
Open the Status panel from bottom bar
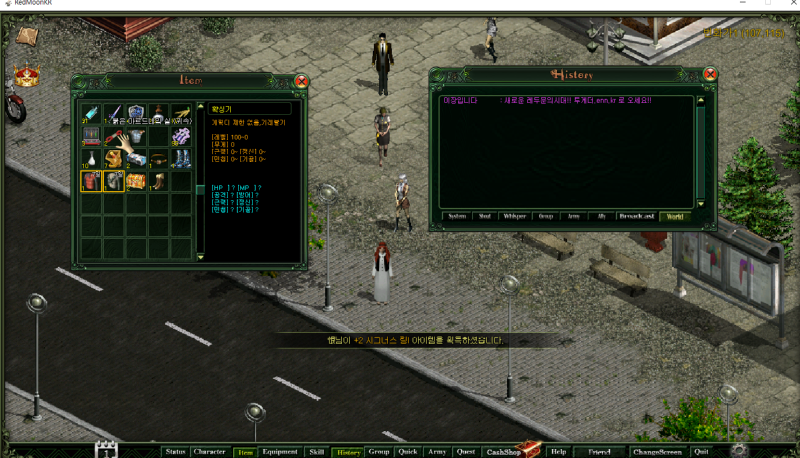[x=175, y=451]
